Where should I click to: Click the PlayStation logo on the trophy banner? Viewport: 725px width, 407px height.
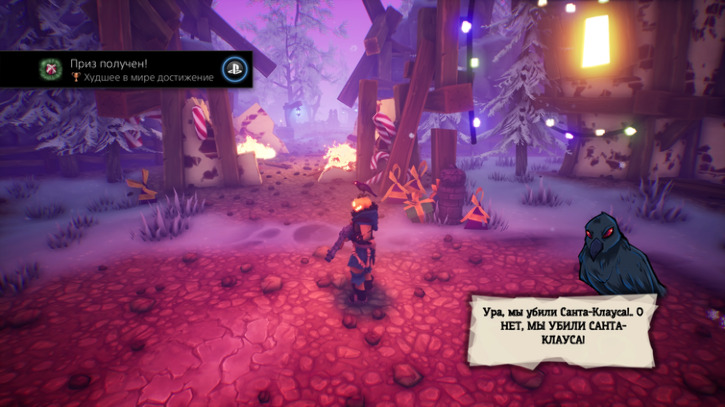pyautogui.click(x=235, y=69)
